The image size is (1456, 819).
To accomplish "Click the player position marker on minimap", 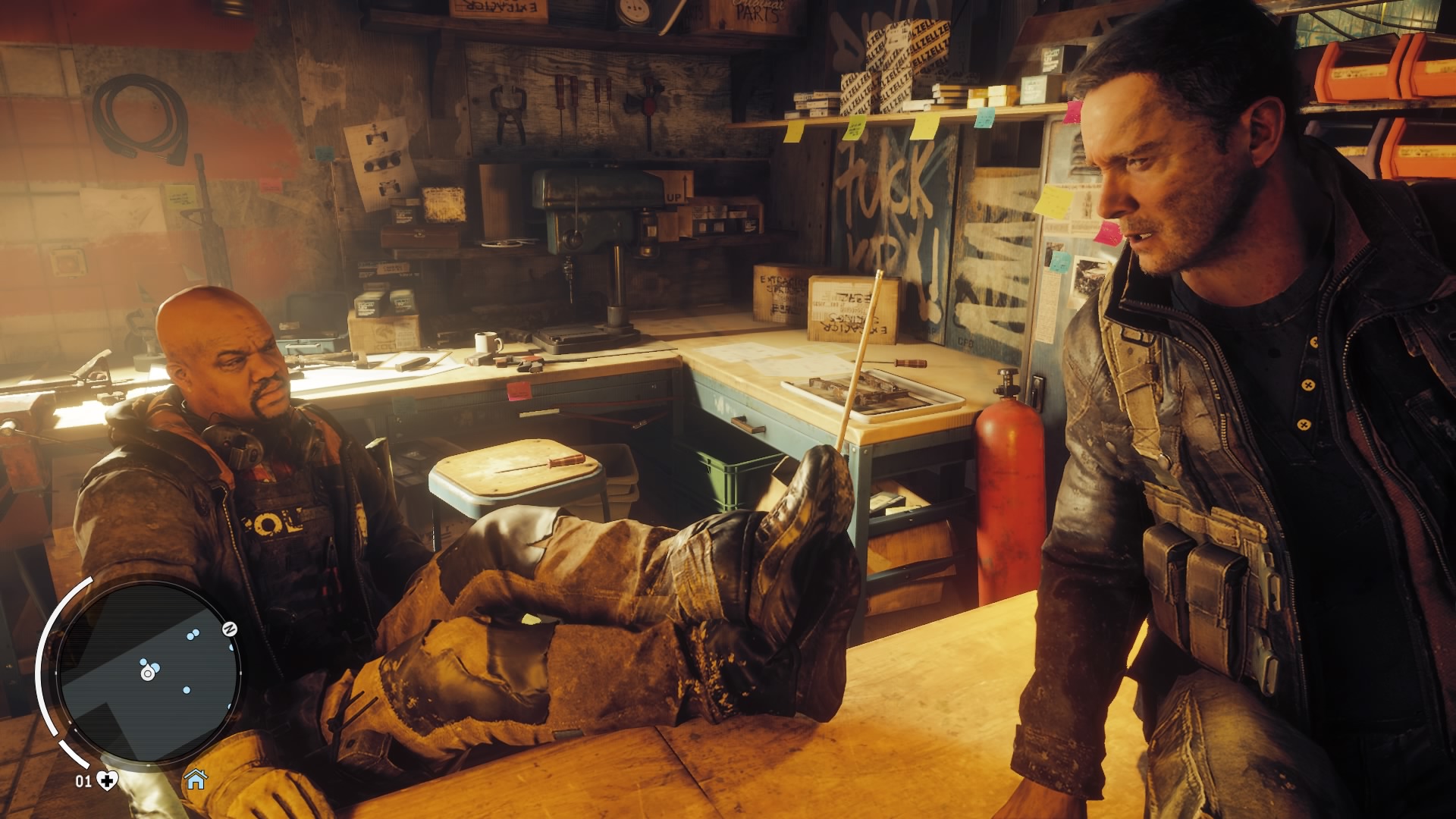I will coord(148,672).
